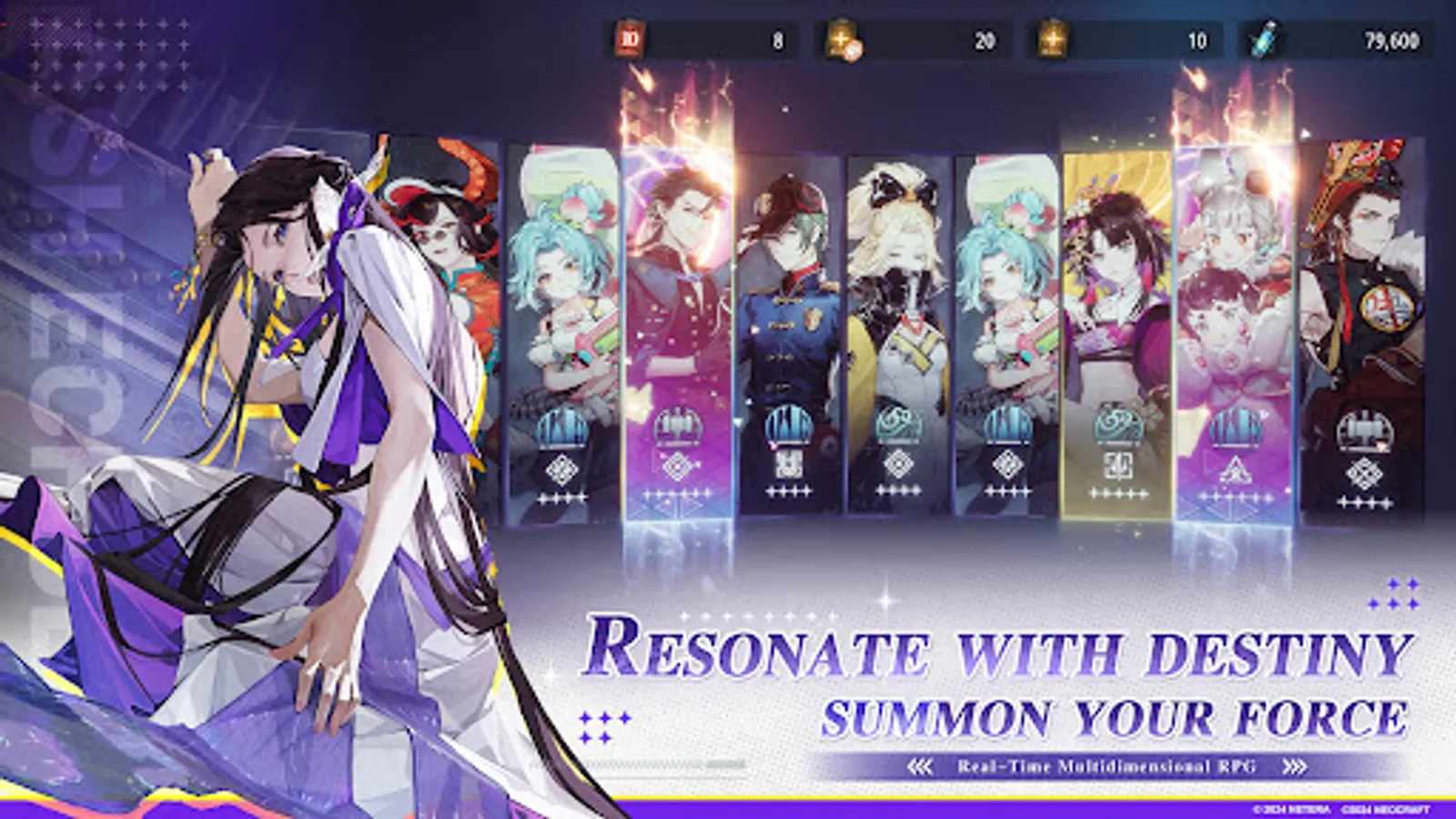Click the gold ticket icon showing 10
The height and width of the screenshot is (819, 1456).
(1052, 38)
